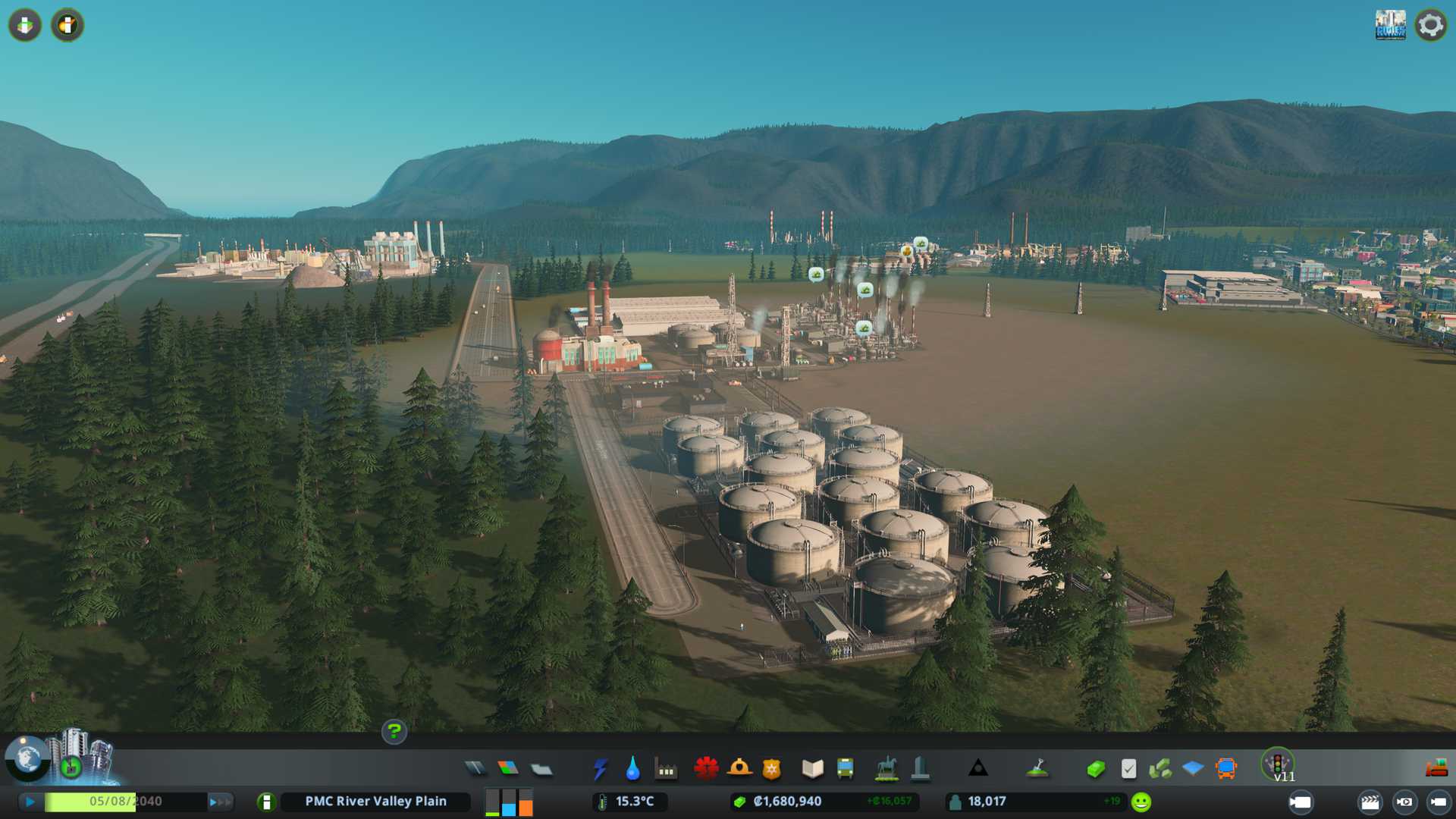Open the Fire Department helmet menu
The image size is (1456, 819).
tap(739, 769)
